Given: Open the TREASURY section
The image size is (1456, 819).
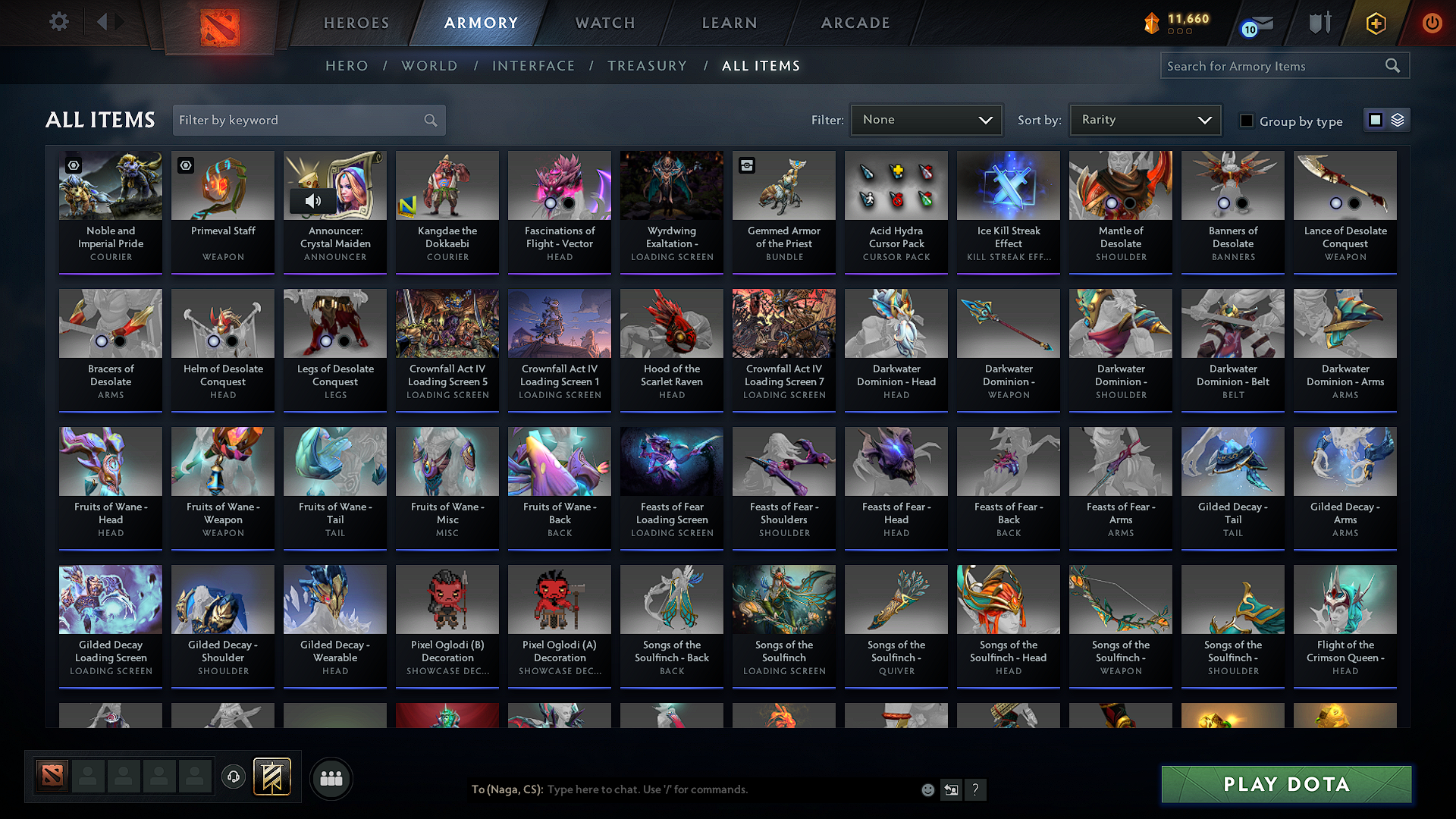Looking at the screenshot, I should 647,66.
